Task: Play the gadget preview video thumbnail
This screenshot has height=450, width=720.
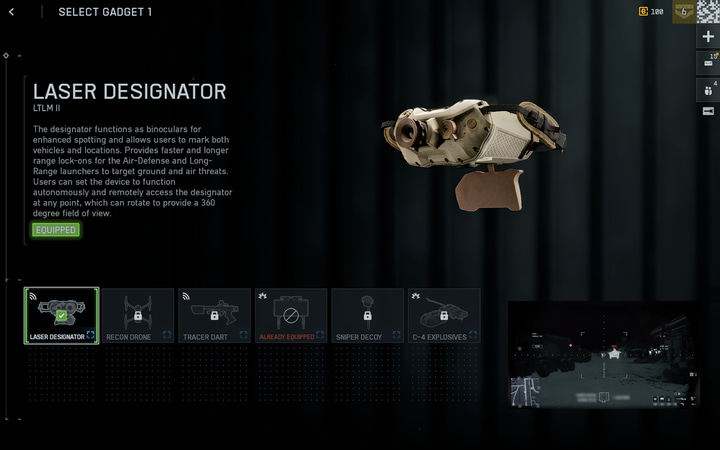Action: (603, 354)
